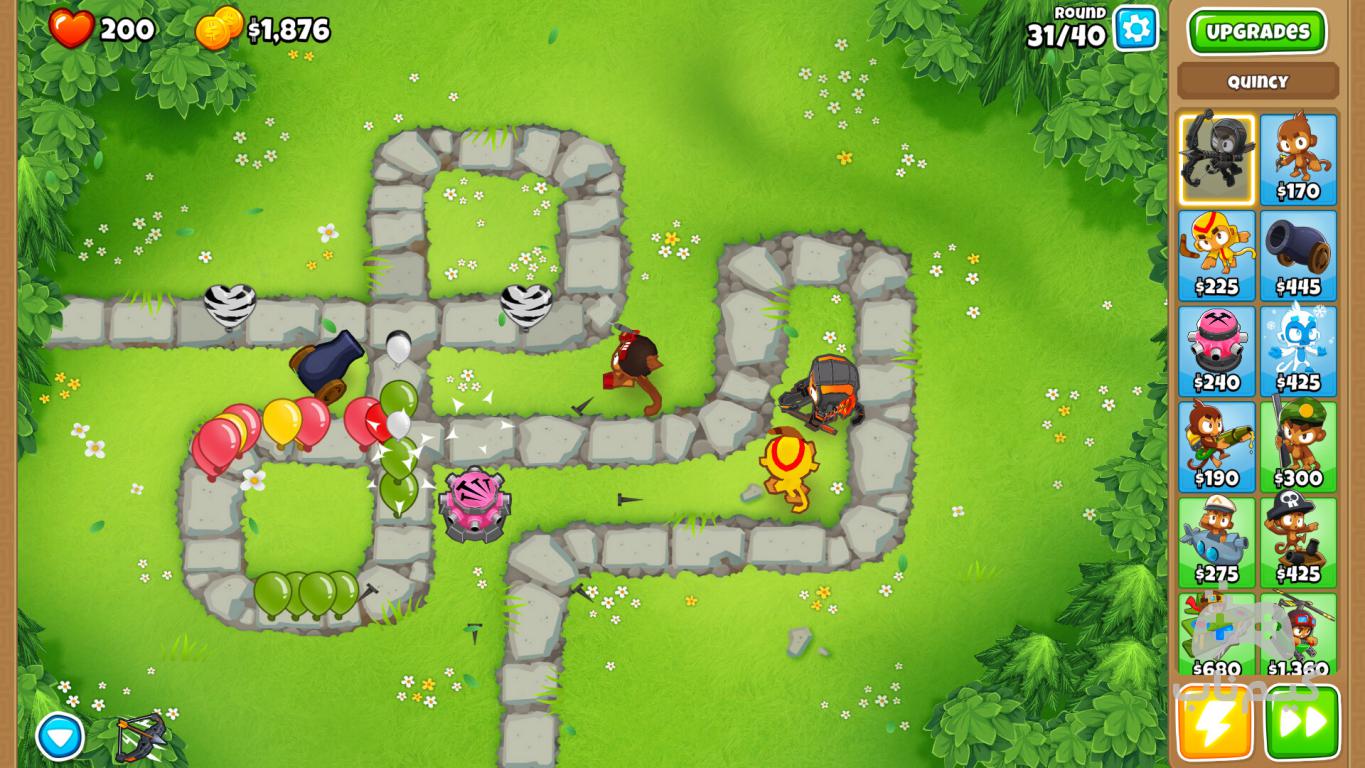This screenshot has width=1365, height=768.
Task: Toggle the green fast-forward button
Action: [1302, 723]
